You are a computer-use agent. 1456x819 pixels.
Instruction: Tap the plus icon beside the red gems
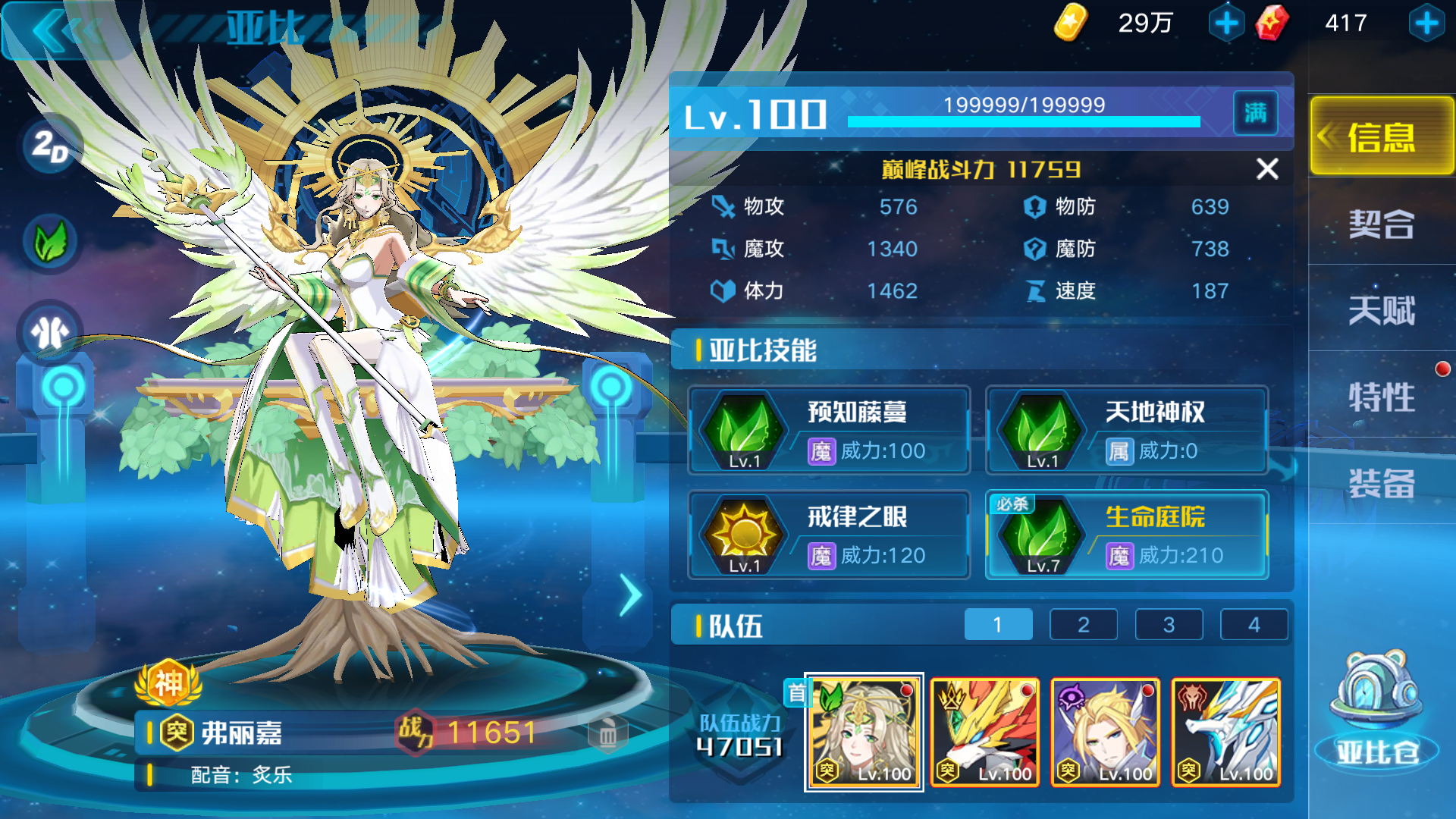(x=1426, y=23)
